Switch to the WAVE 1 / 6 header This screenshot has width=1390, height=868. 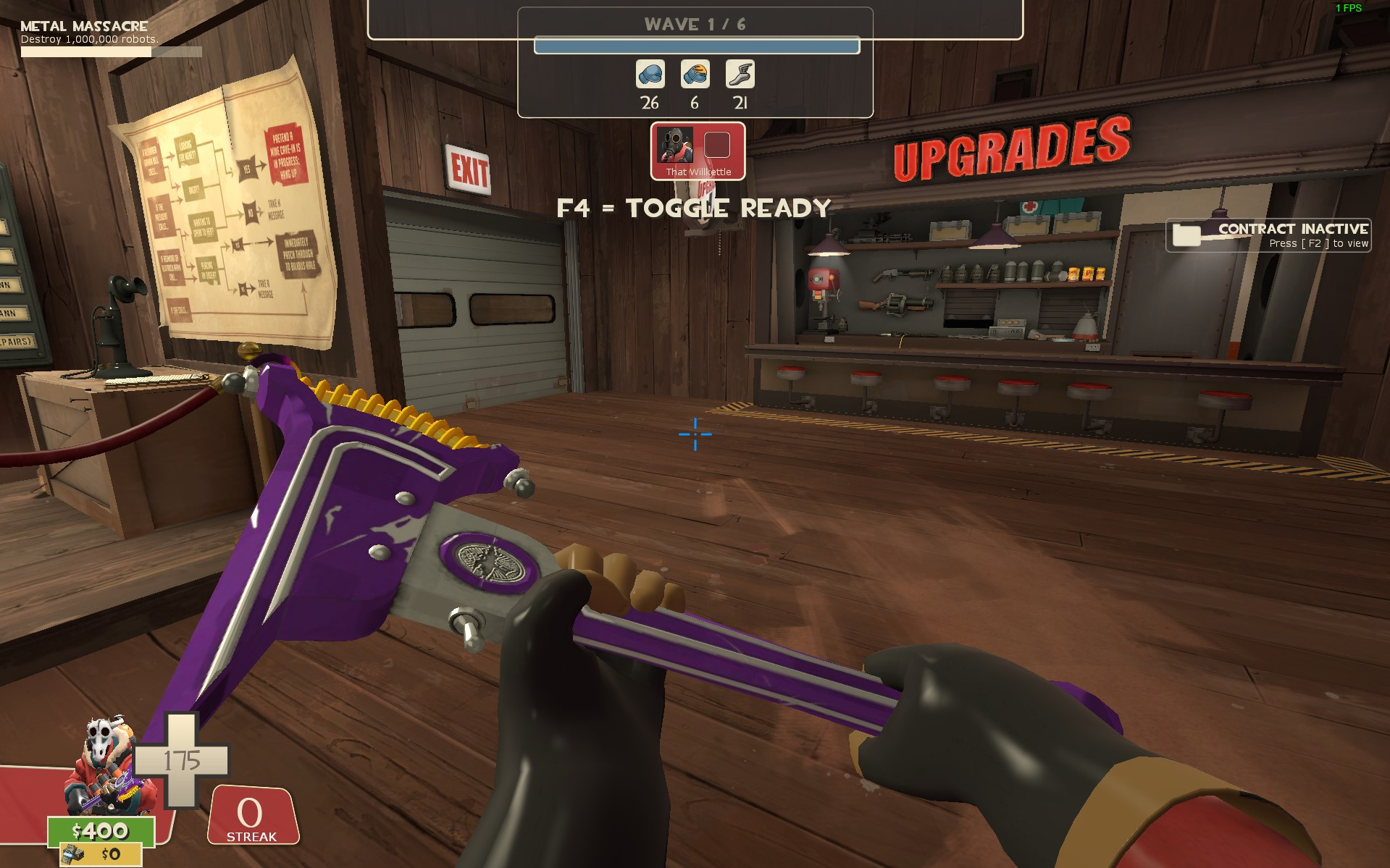click(694, 23)
